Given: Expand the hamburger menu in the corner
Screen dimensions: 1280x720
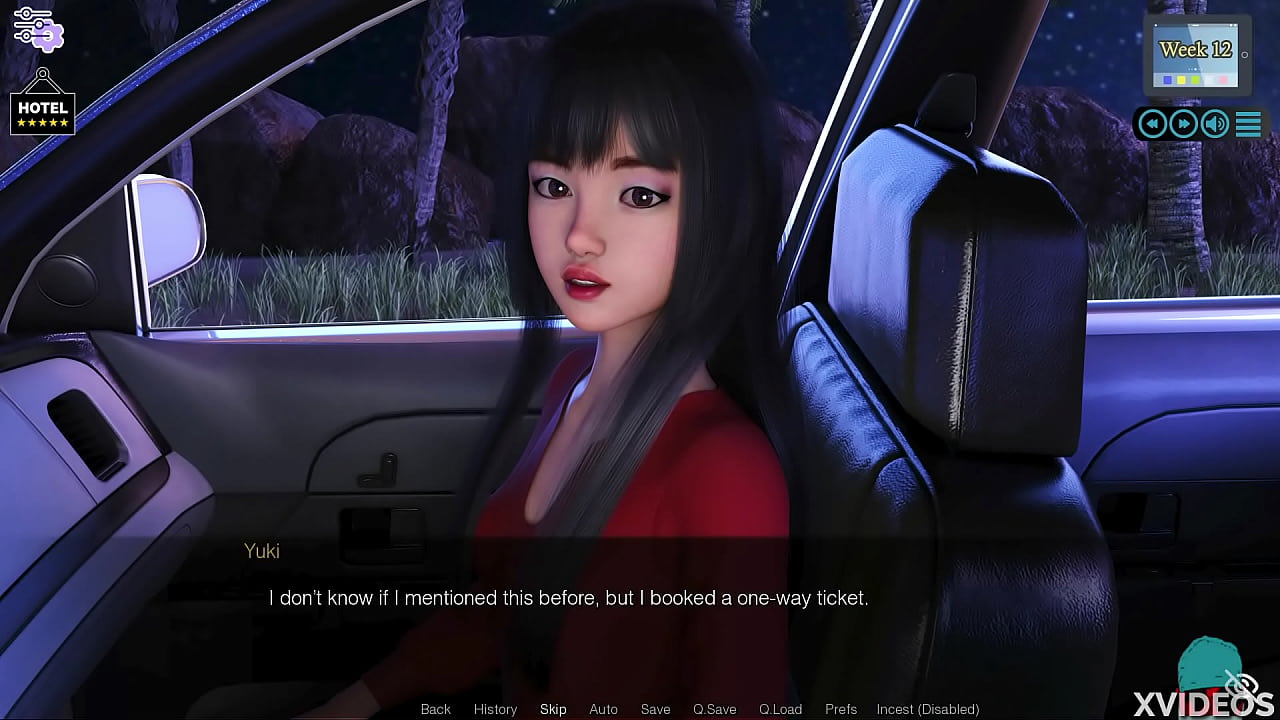Looking at the screenshot, I should click(x=1247, y=123).
